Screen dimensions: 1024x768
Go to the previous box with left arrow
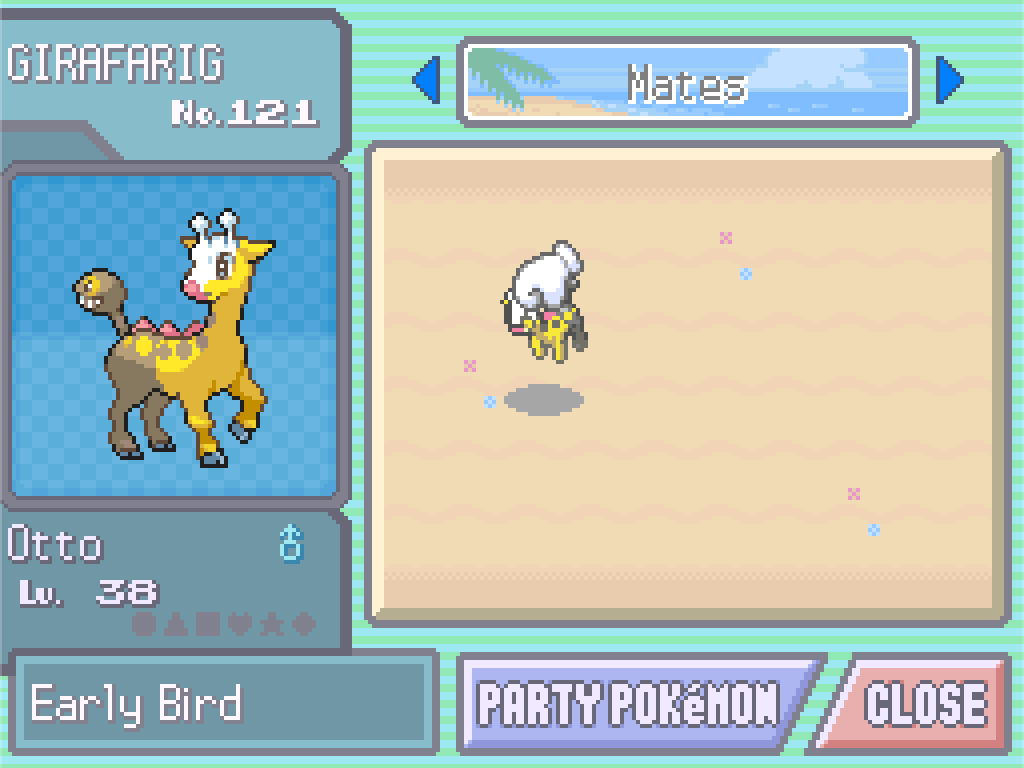pyautogui.click(x=427, y=81)
